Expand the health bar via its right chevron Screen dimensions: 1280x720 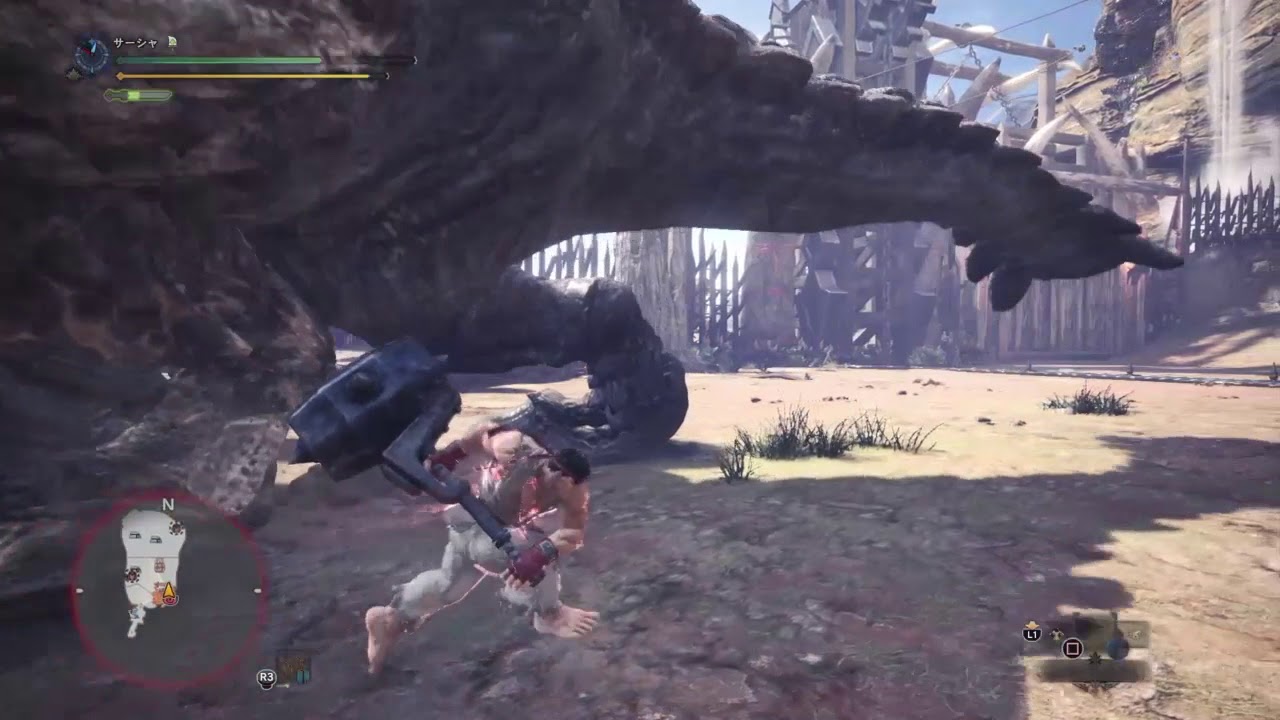coord(416,59)
